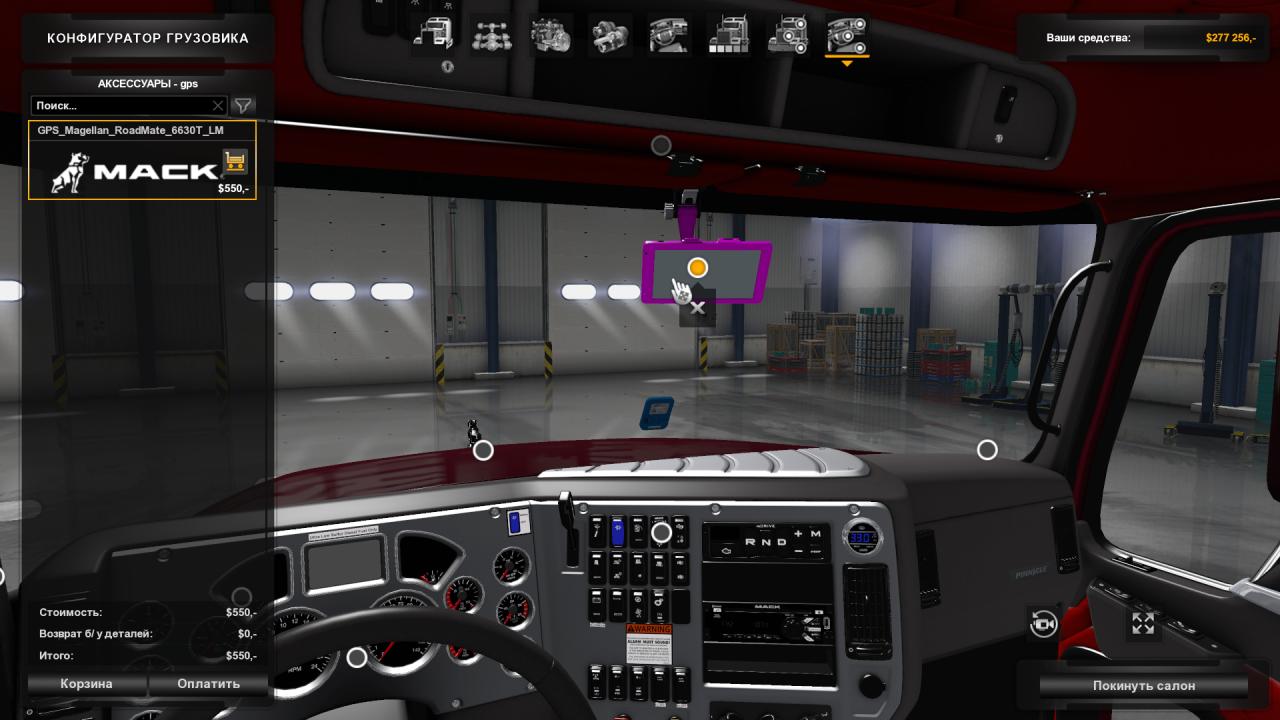
Task: Open the truck paint color tab
Action: coord(728,36)
